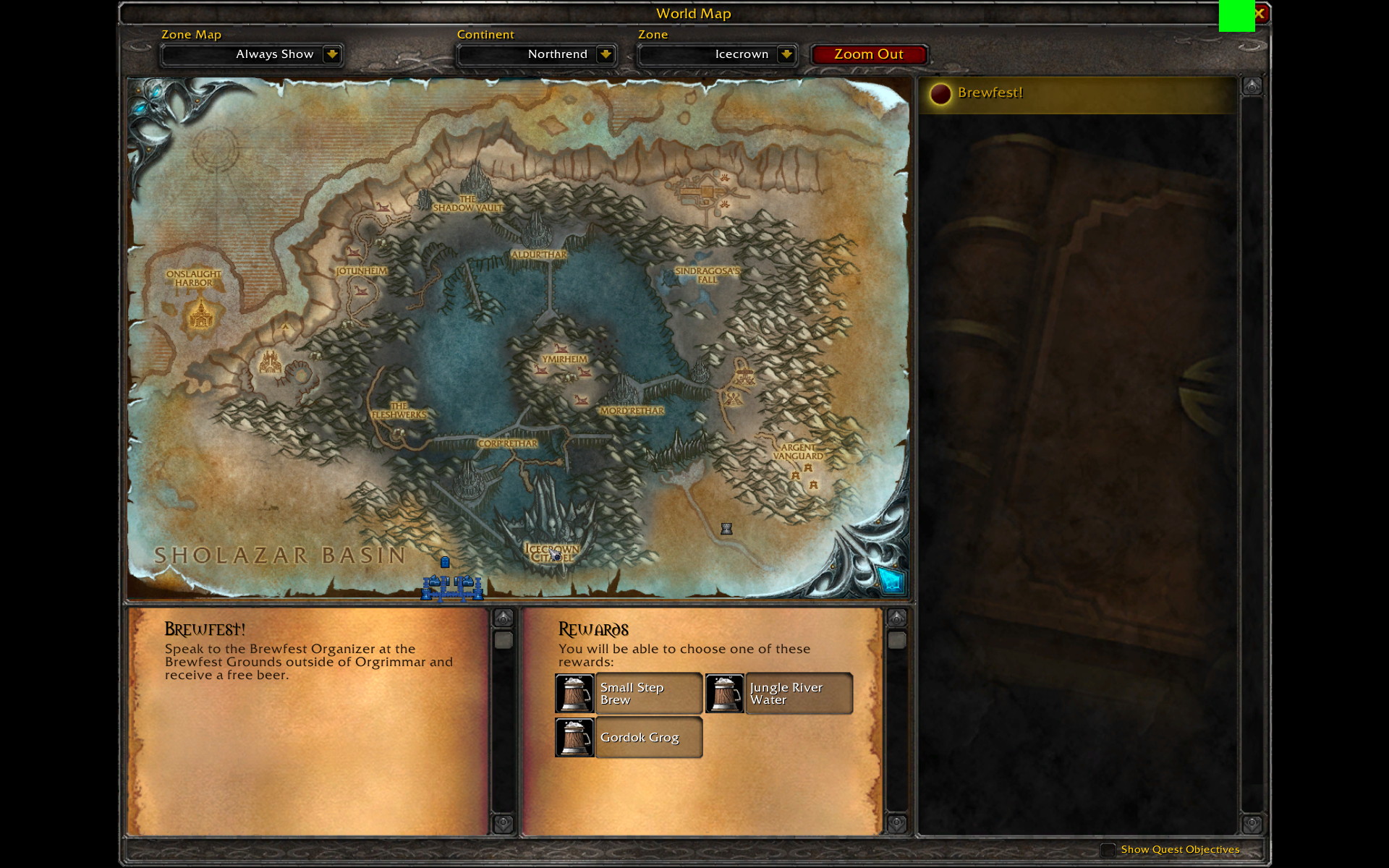Click the World Map title bar

click(x=693, y=13)
